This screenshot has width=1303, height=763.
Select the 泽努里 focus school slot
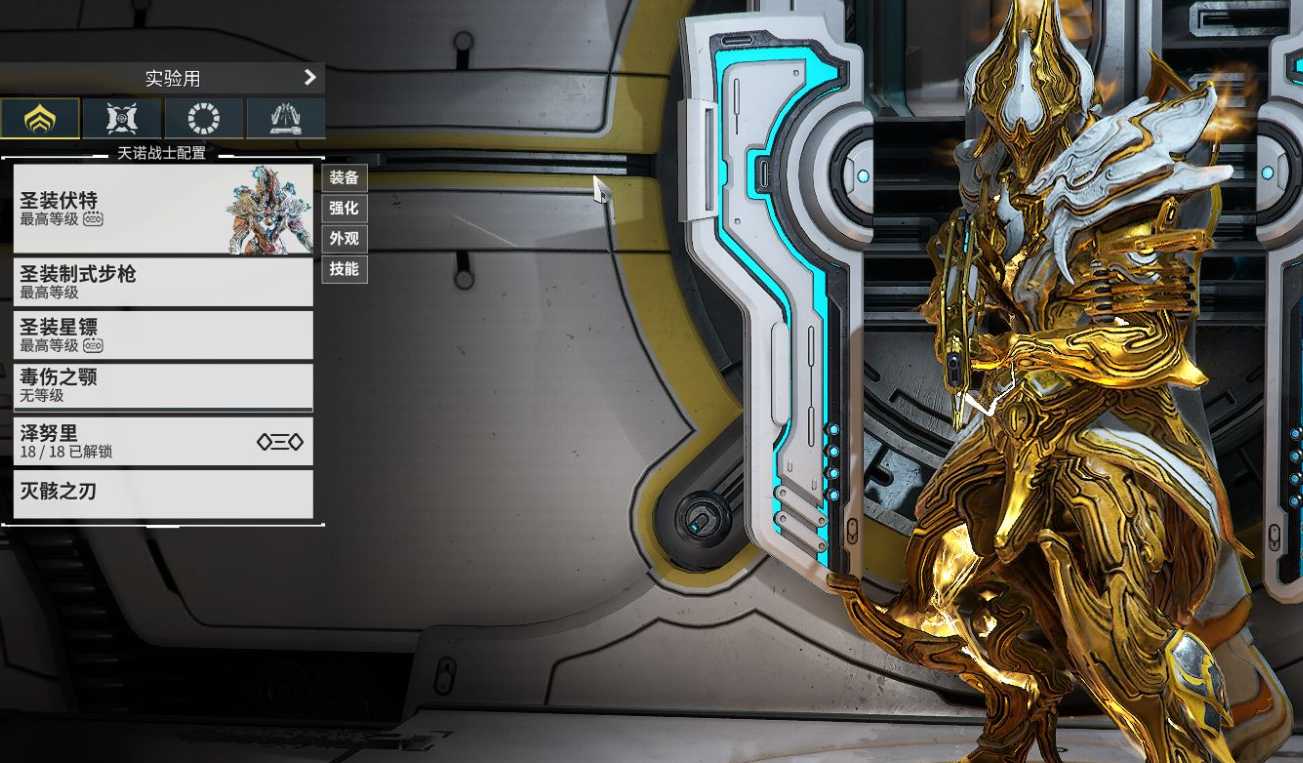[163, 441]
